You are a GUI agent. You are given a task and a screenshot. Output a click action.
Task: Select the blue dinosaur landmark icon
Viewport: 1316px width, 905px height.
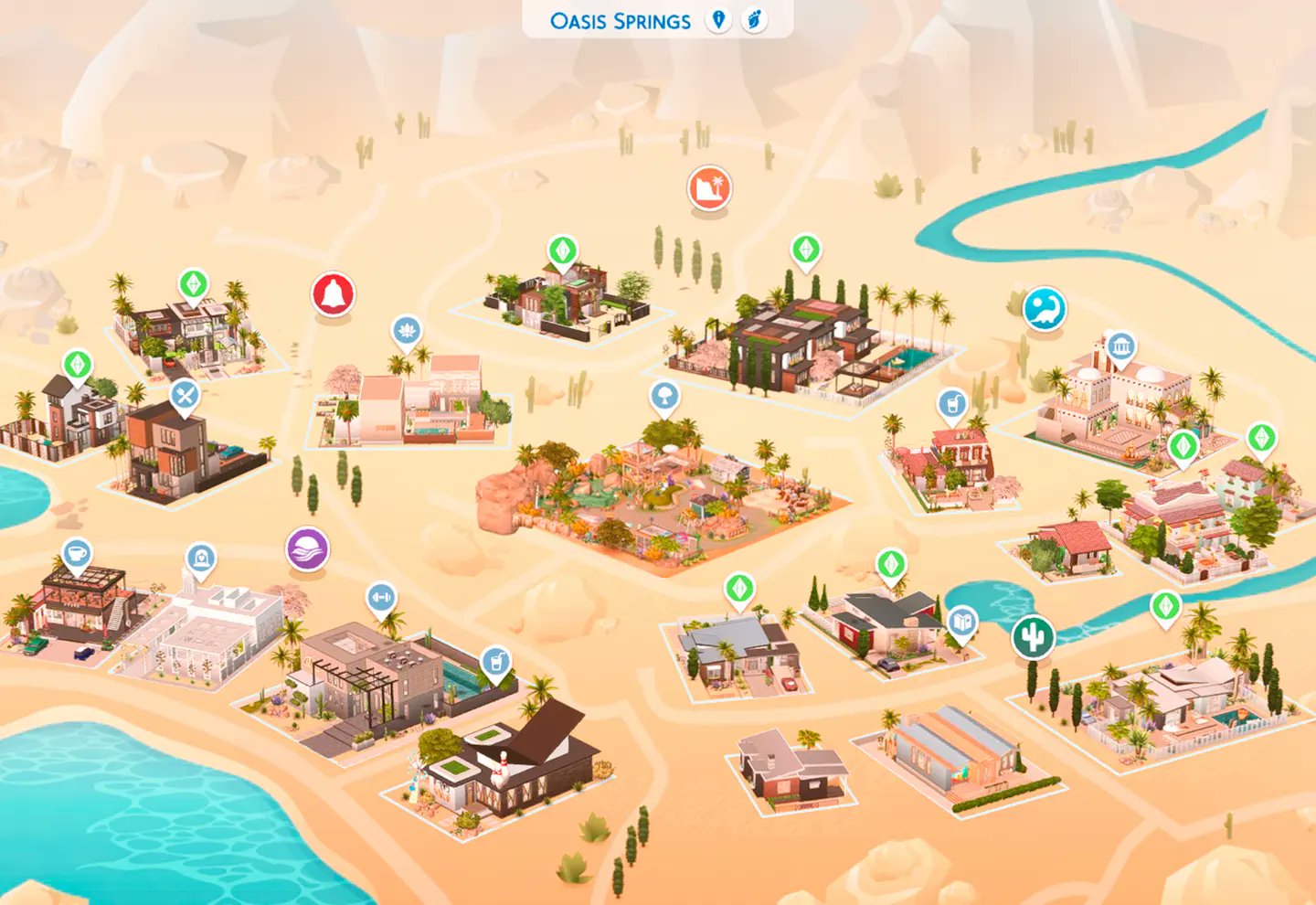1043,309
